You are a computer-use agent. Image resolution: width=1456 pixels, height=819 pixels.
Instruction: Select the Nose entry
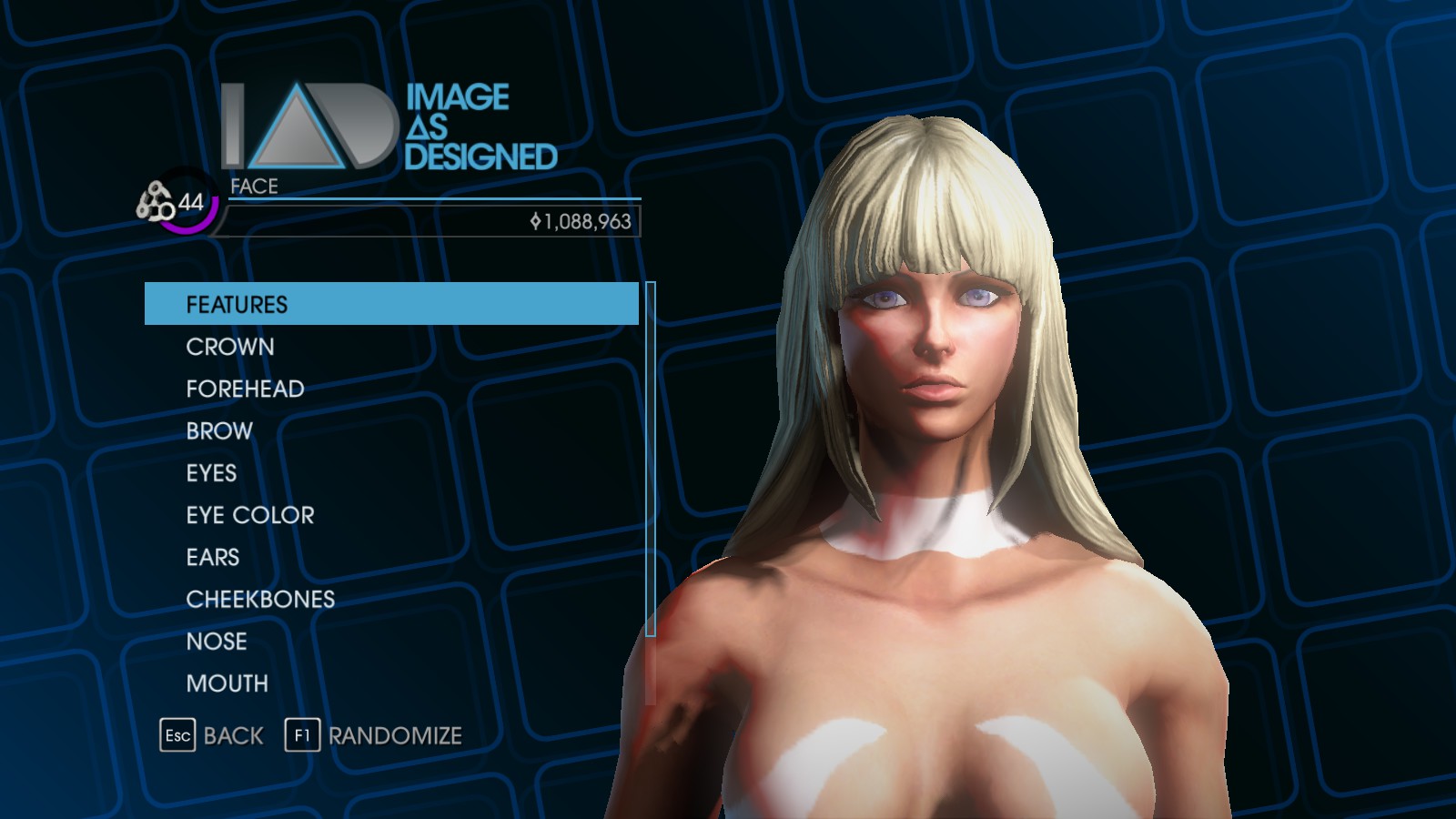coord(217,642)
